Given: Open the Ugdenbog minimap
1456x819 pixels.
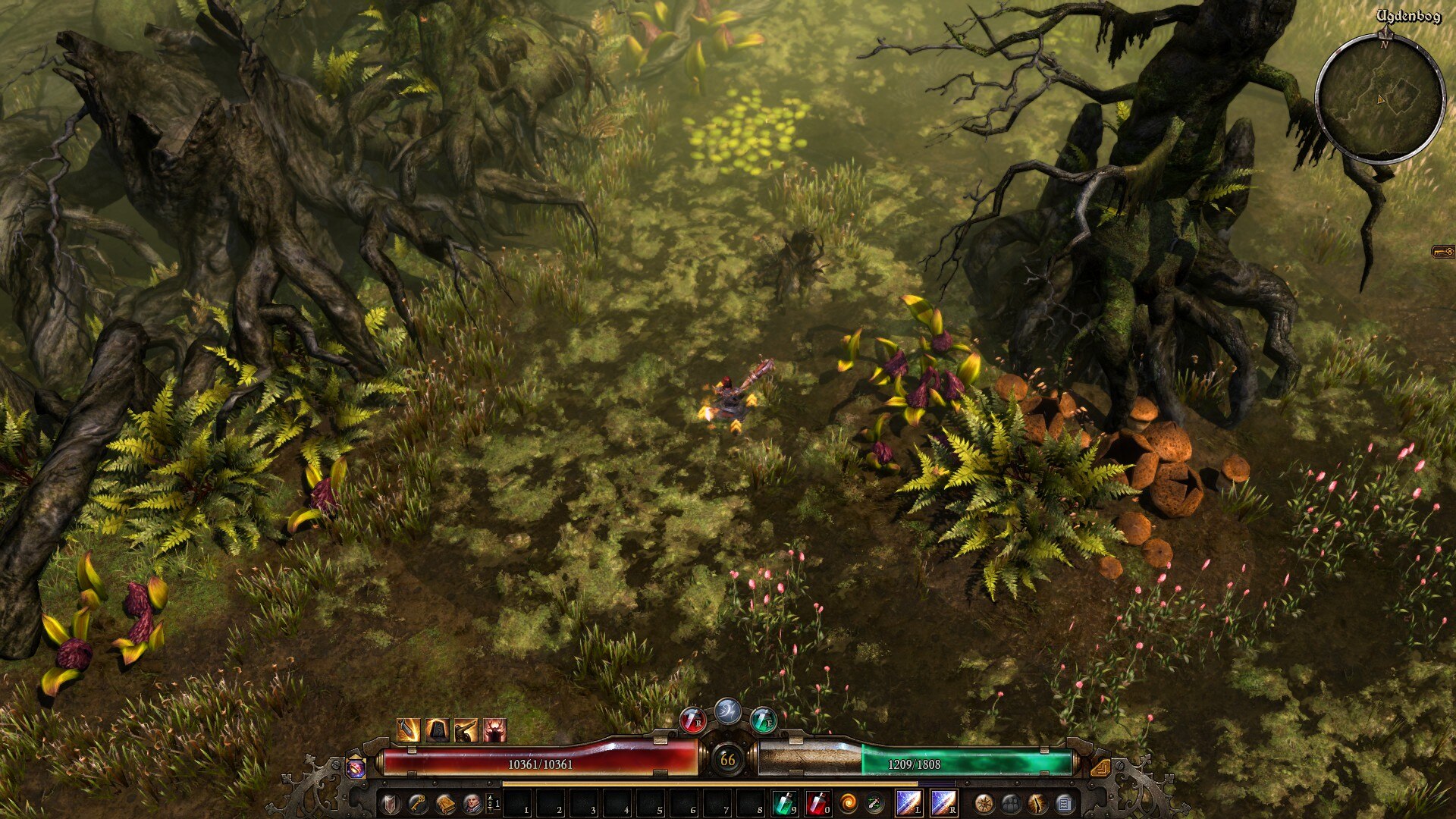Looking at the screenshot, I should click(x=1379, y=99).
